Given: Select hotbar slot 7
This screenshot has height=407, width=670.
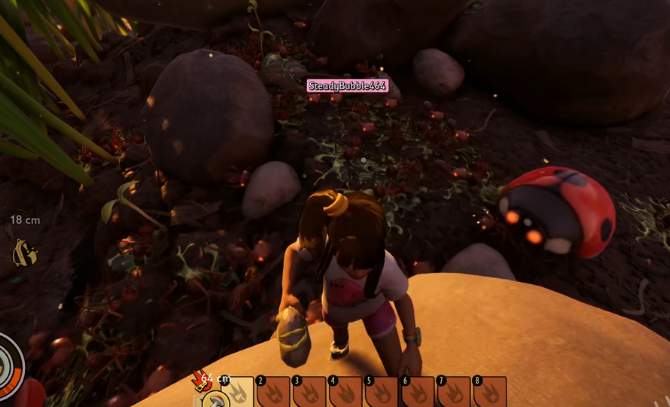Looking at the screenshot, I should (x=455, y=392).
